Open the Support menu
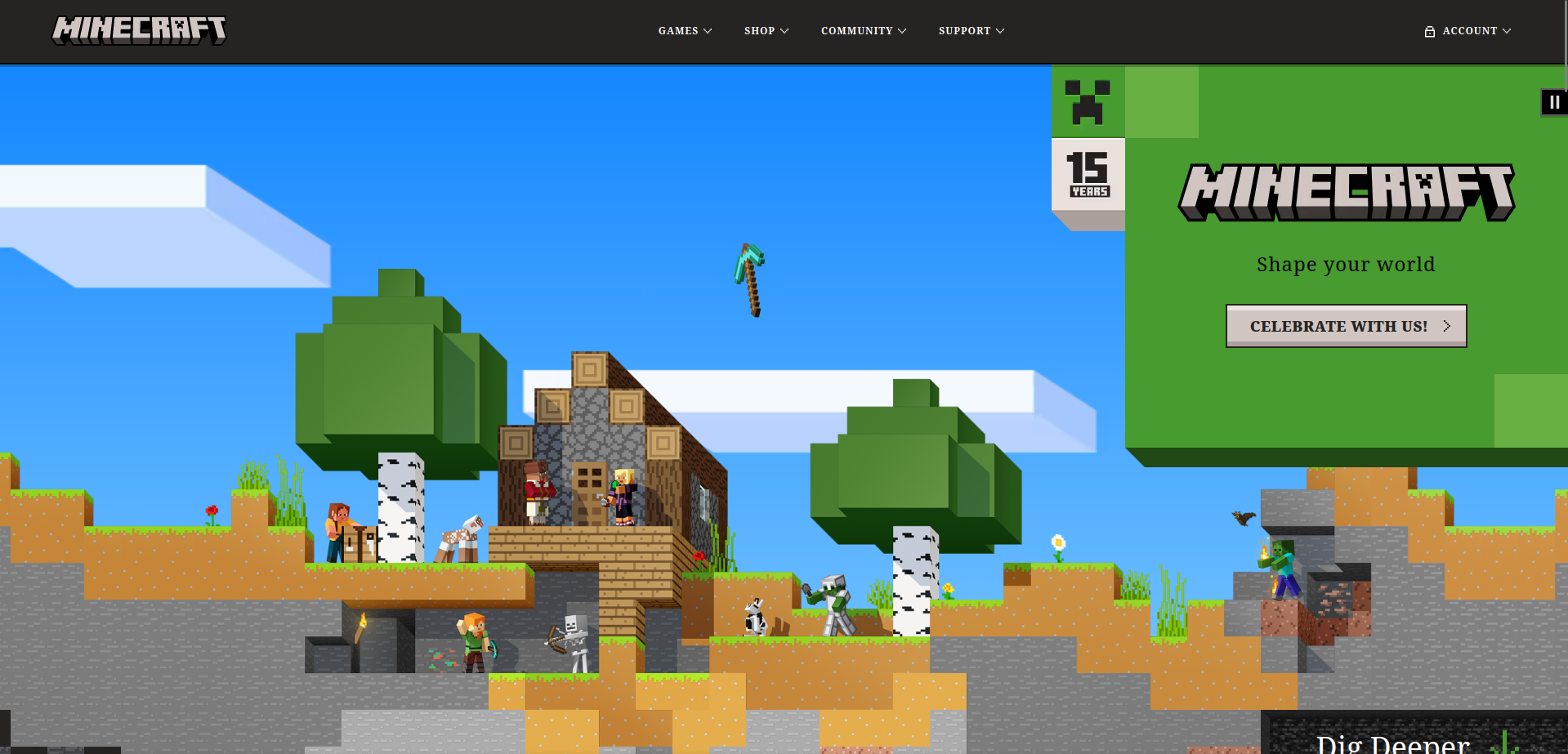Viewport: 1568px width, 754px height. pos(971,31)
